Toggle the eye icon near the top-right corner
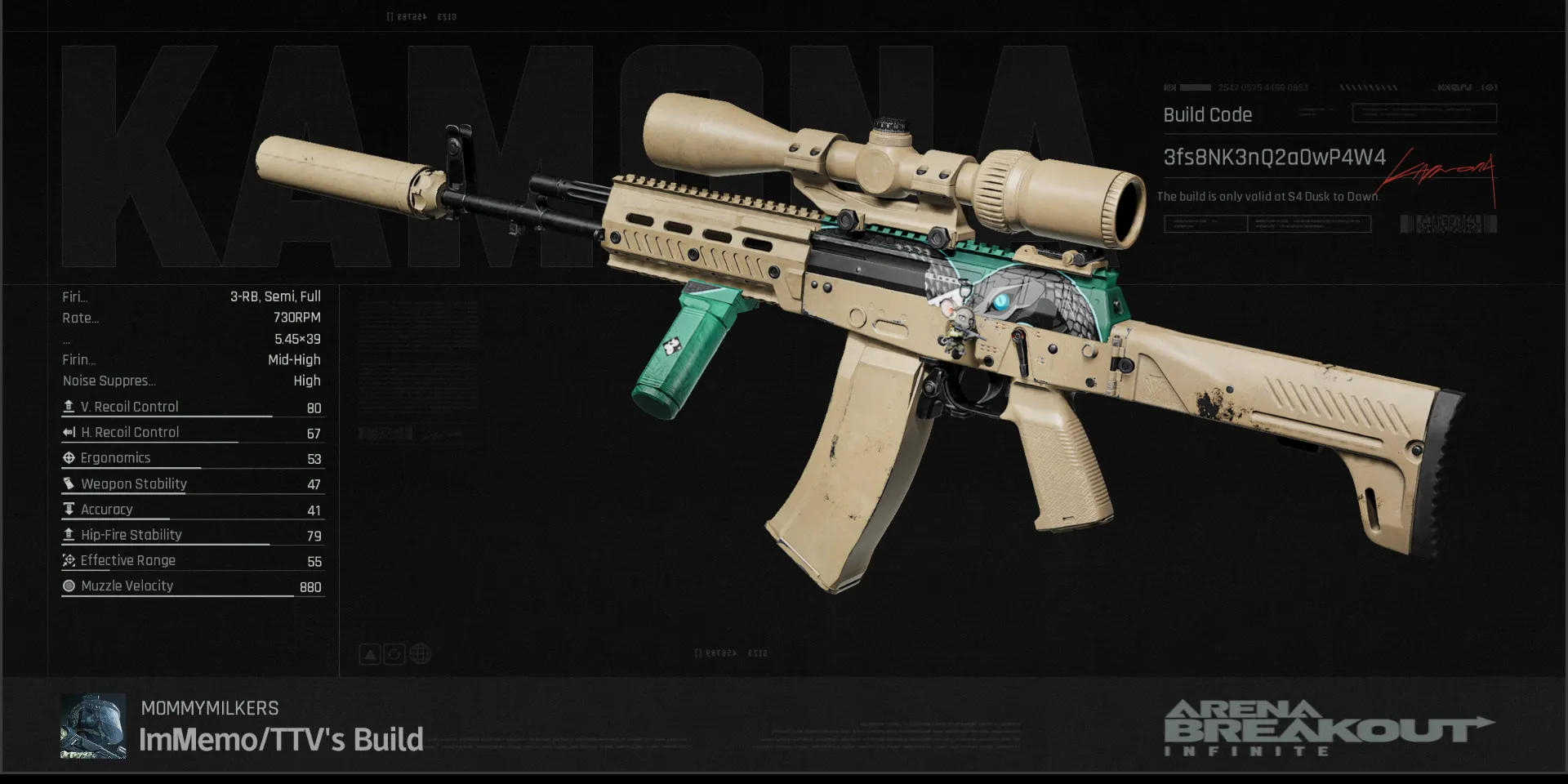The image size is (1568, 784). (1488, 87)
